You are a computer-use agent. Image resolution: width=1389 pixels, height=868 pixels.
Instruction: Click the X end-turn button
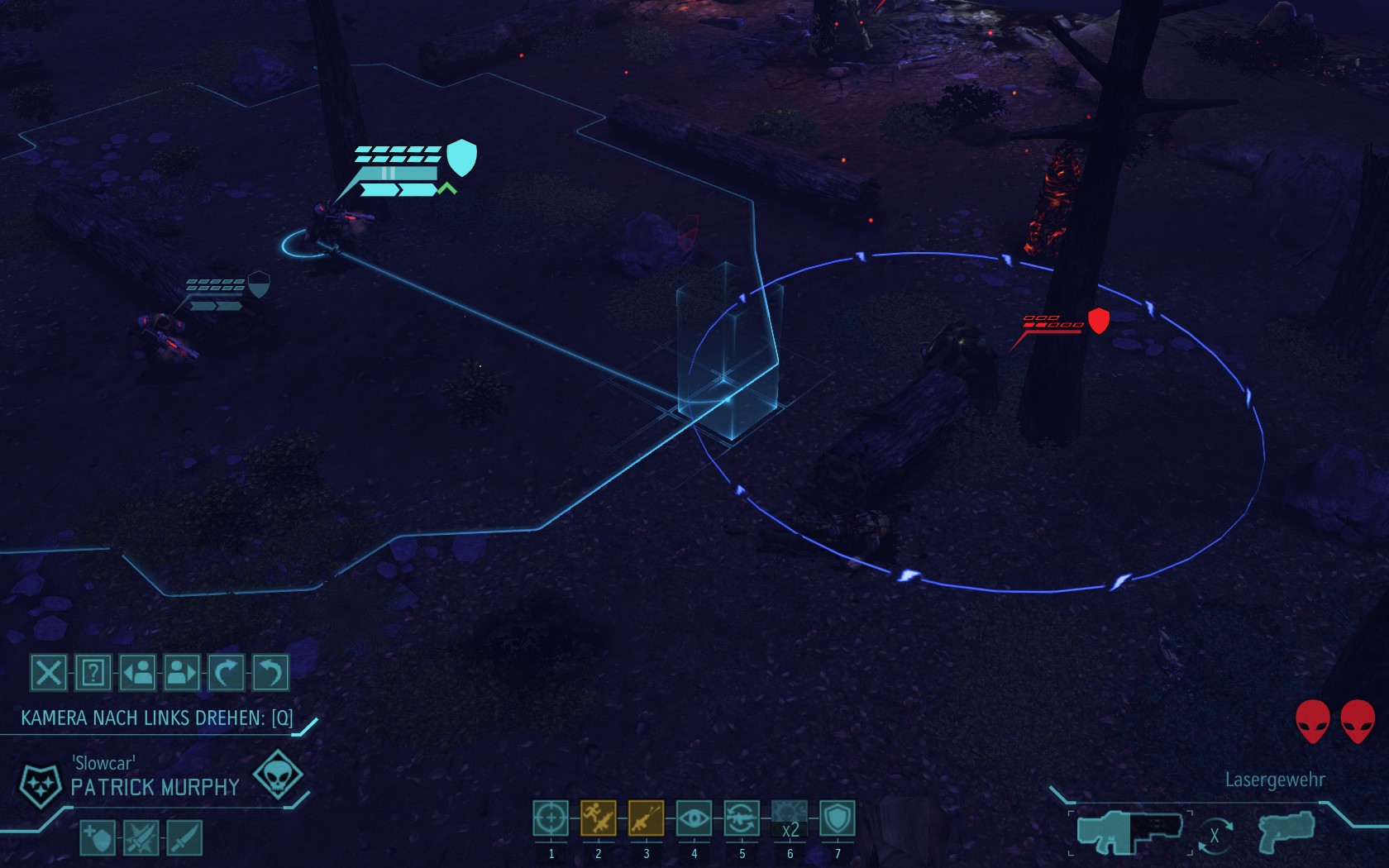[x=48, y=673]
